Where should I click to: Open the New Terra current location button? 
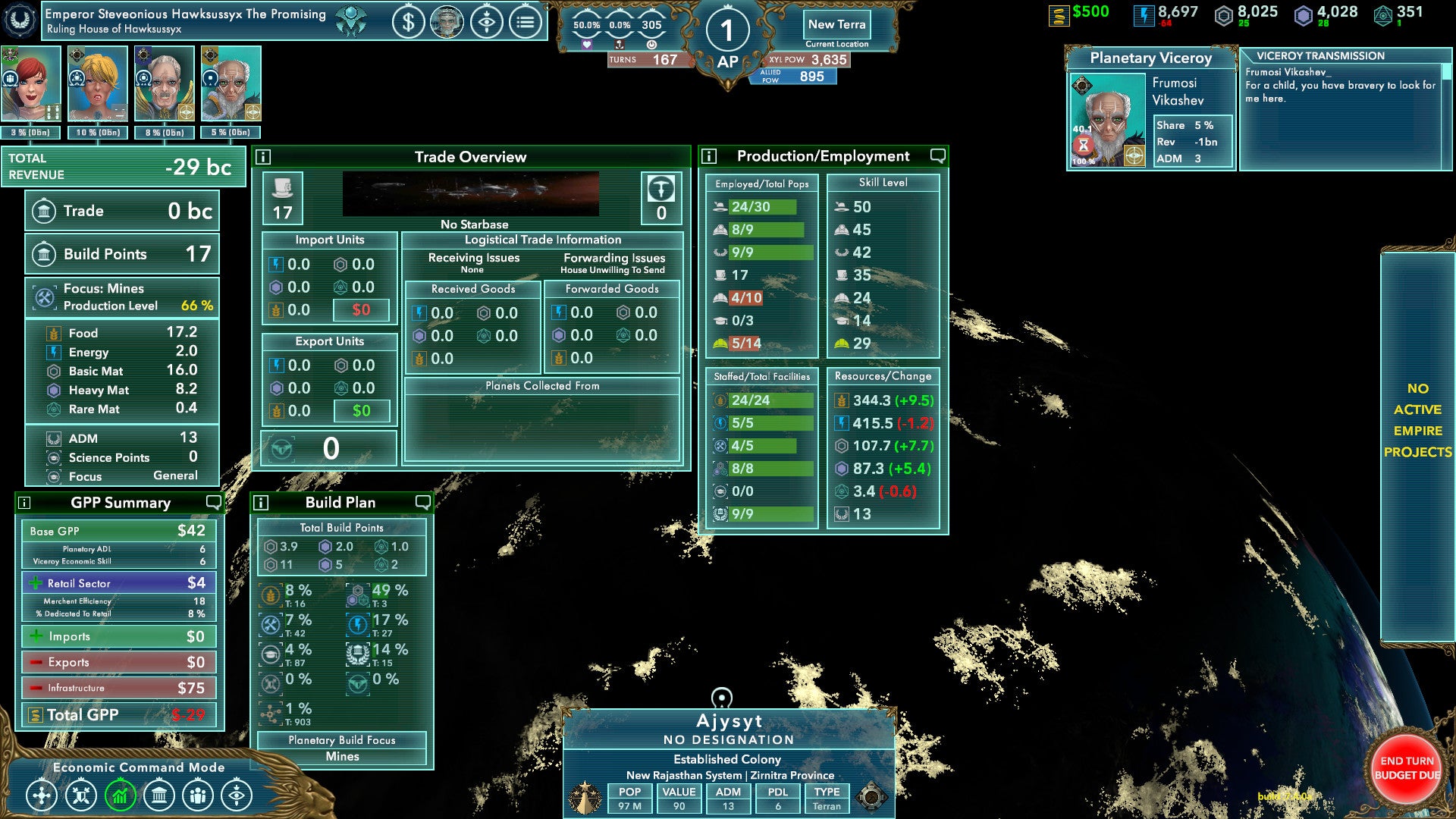pyautogui.click(x=836, y=25)
